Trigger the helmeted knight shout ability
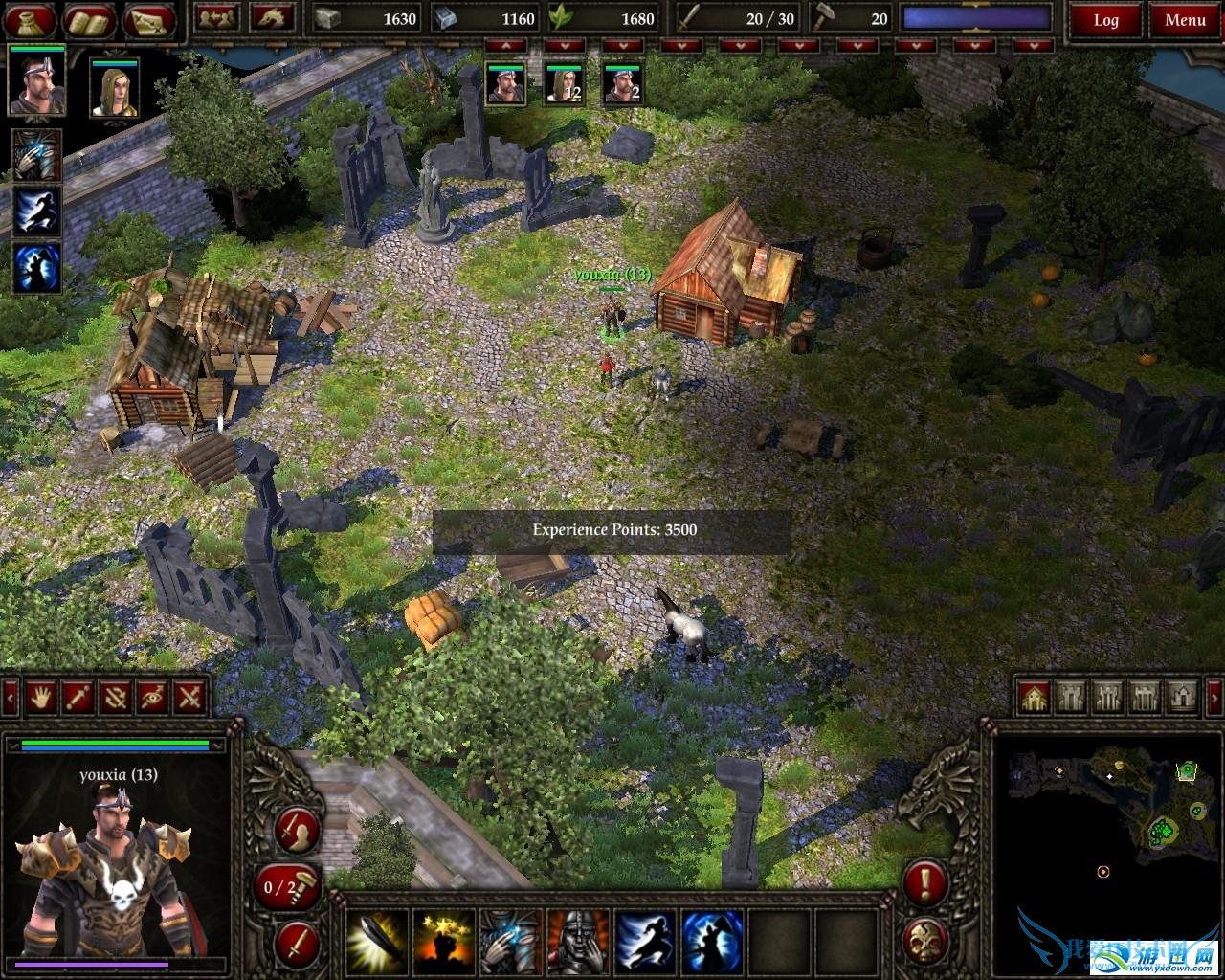Viewport: 1225px width, 980px height. pyautogui.click(x=576, y=941)
